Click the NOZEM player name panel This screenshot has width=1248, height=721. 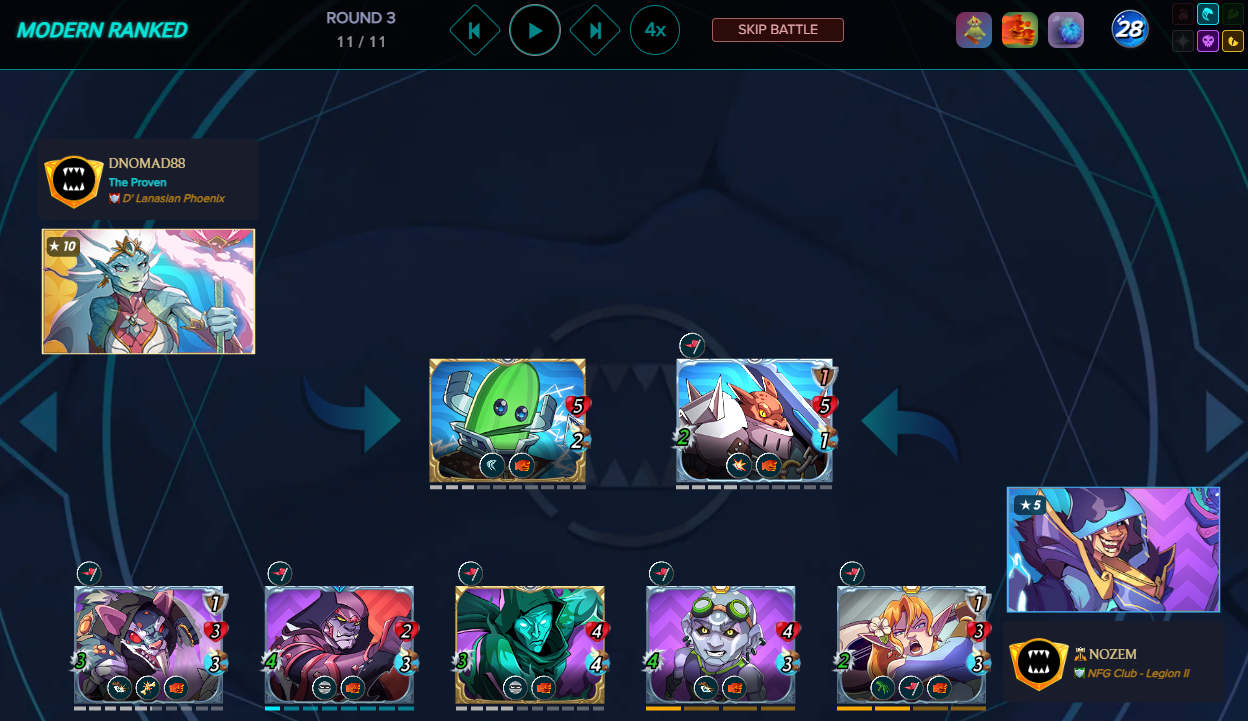pyautogui.click(x=1113, y=662)
